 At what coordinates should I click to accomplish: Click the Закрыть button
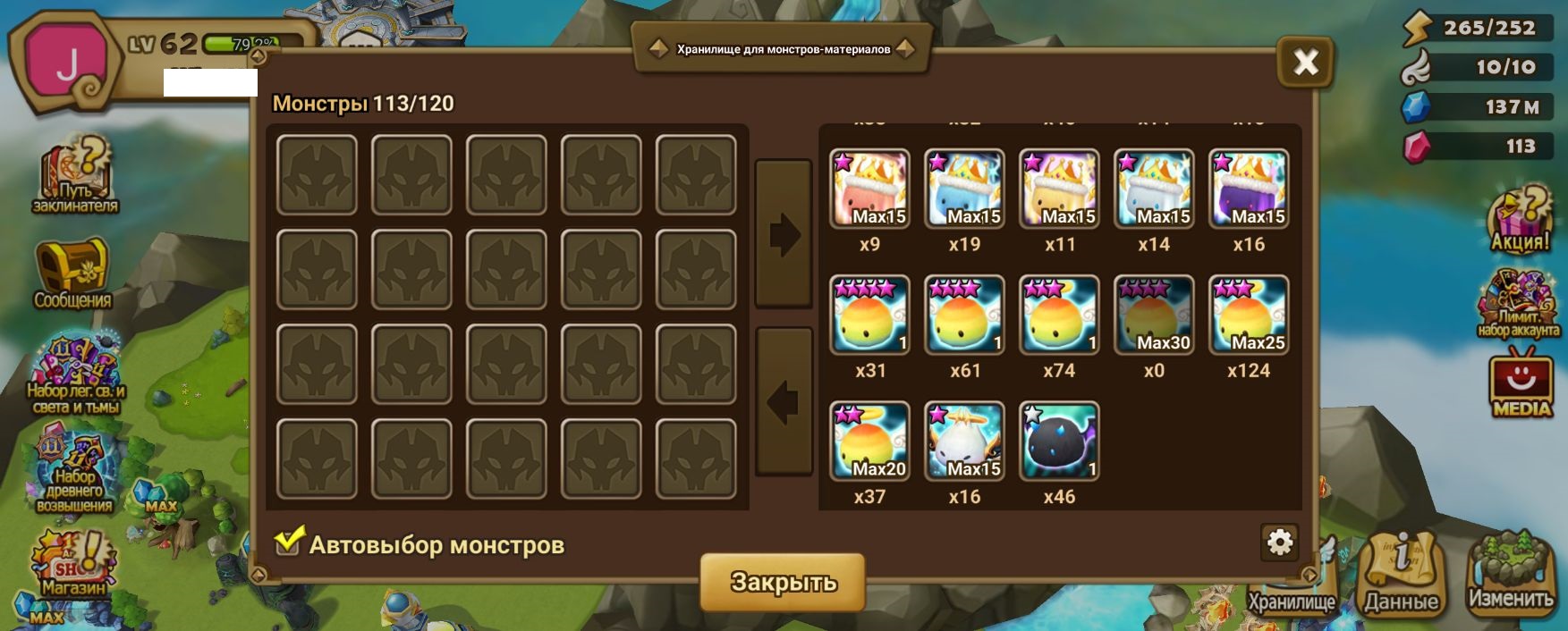(x=783, y=582)
